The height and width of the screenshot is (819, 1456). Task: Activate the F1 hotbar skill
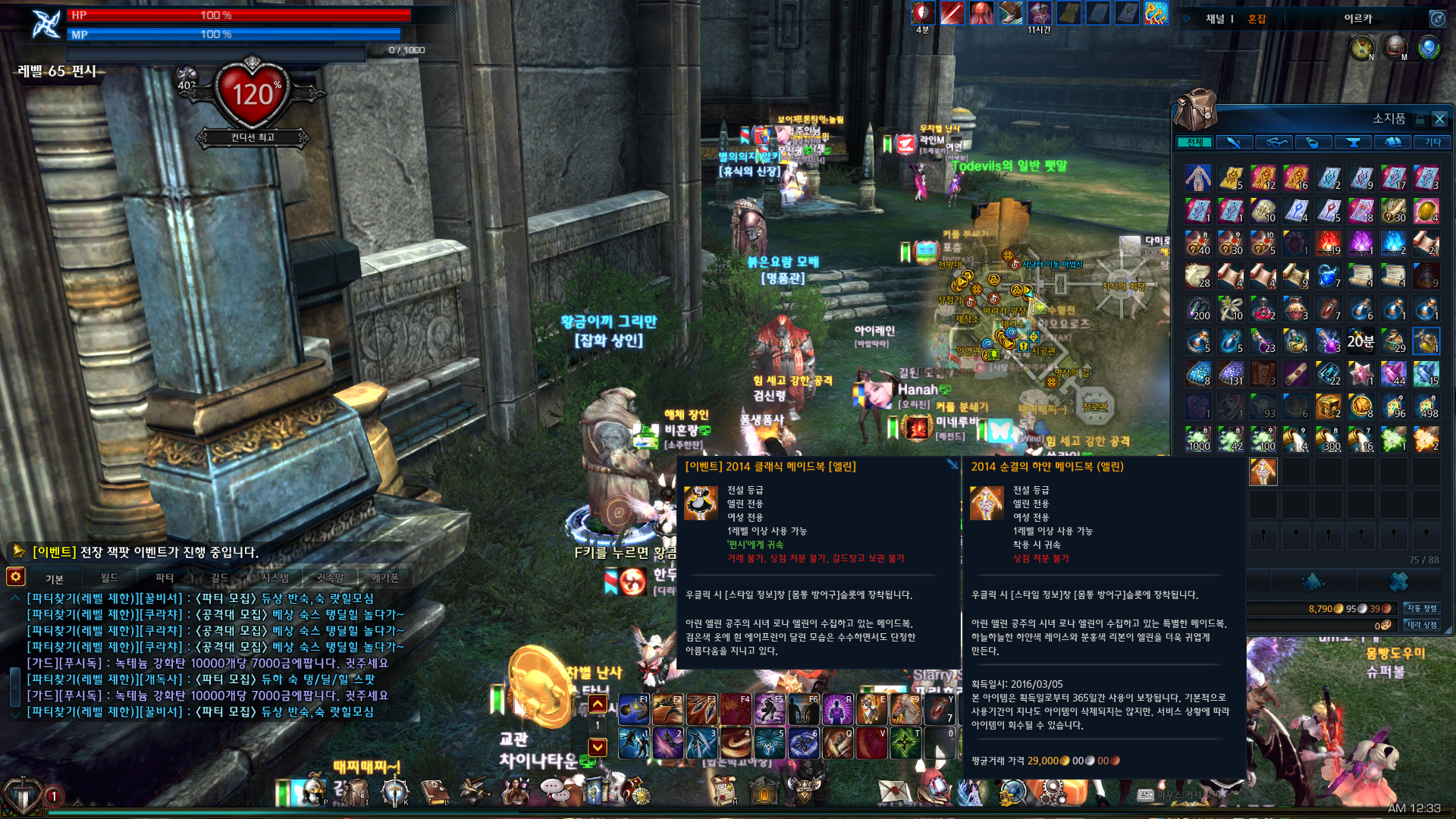(x=633, y=710)
